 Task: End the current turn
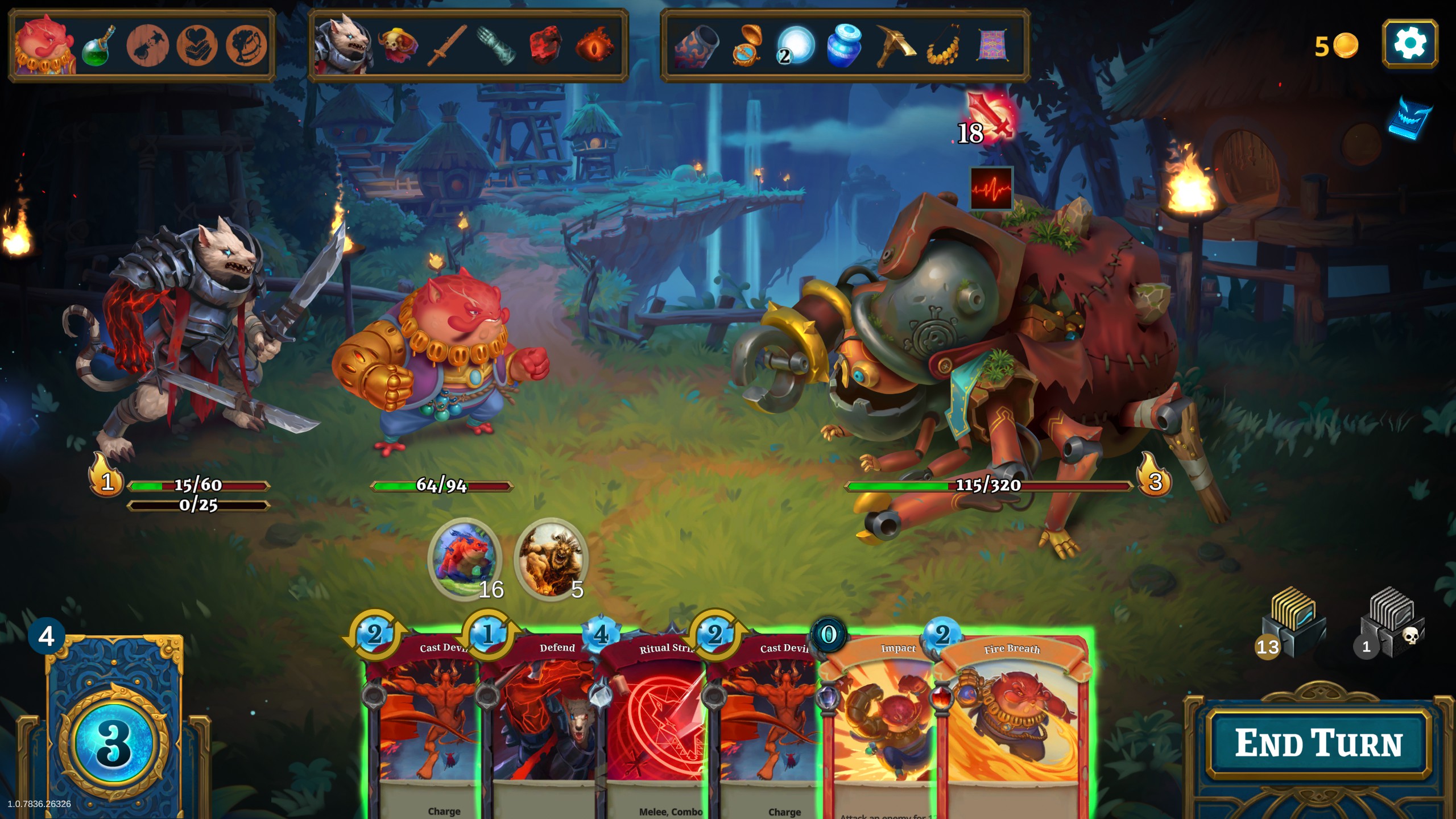coord(1318,743)
